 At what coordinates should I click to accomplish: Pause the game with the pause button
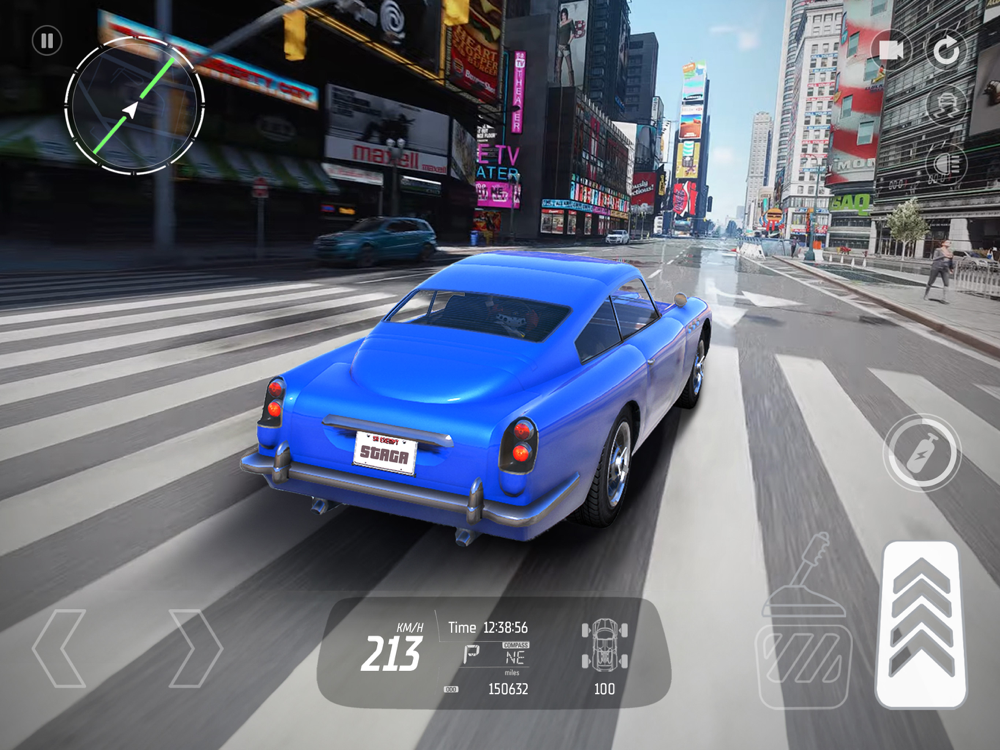46,41
